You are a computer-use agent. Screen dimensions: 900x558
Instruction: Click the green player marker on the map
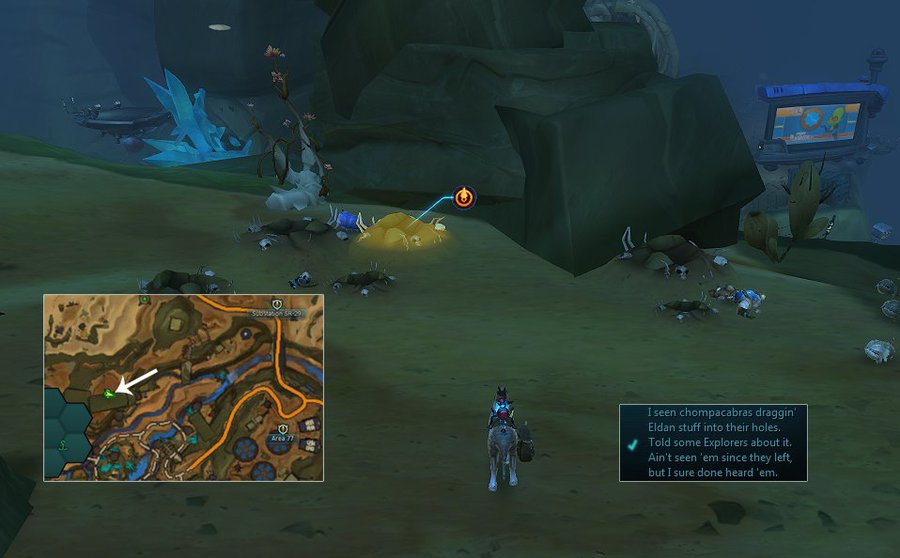[108, 393]
